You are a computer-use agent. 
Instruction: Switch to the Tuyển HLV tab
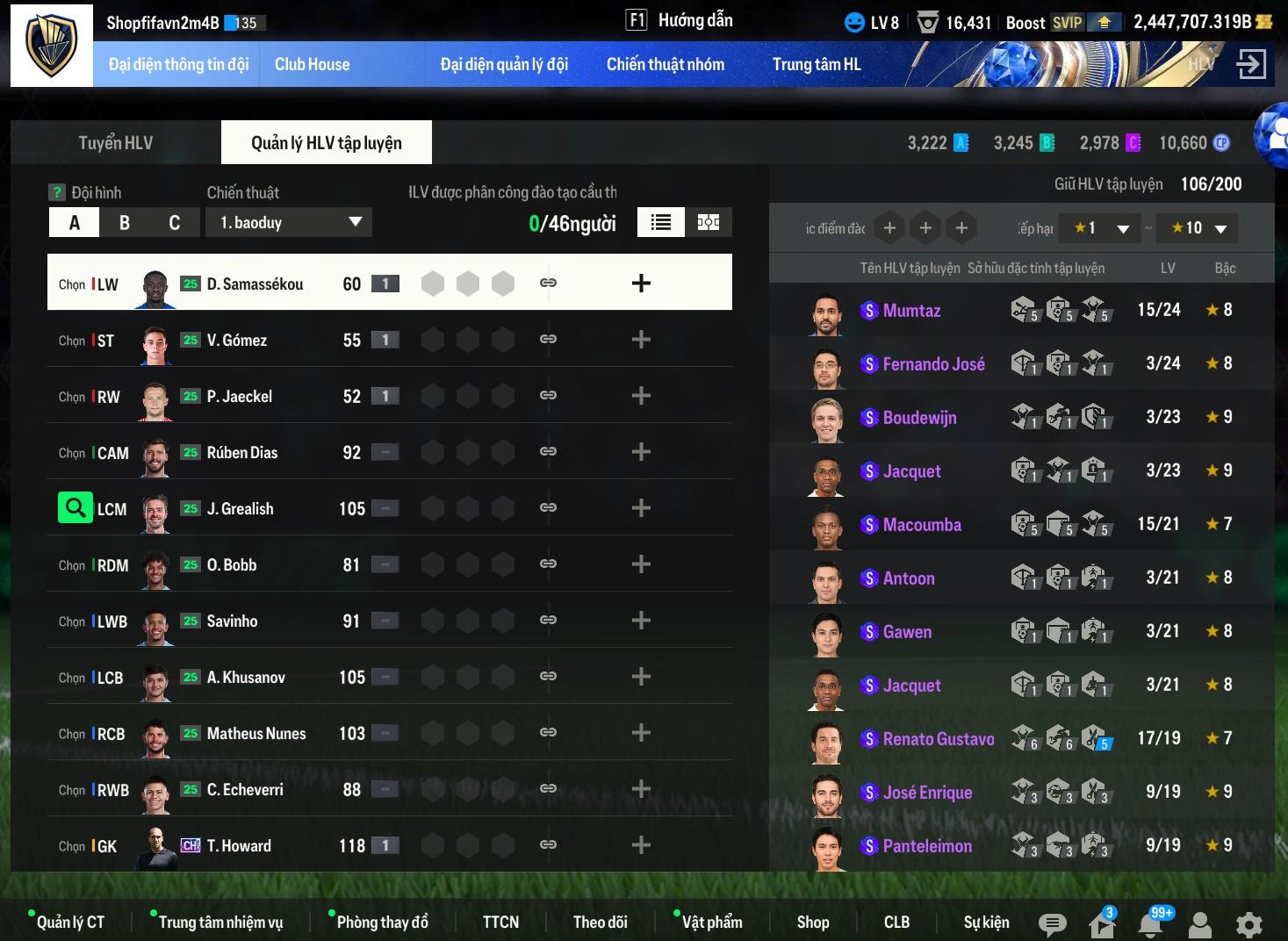click(x=115, y=143)
